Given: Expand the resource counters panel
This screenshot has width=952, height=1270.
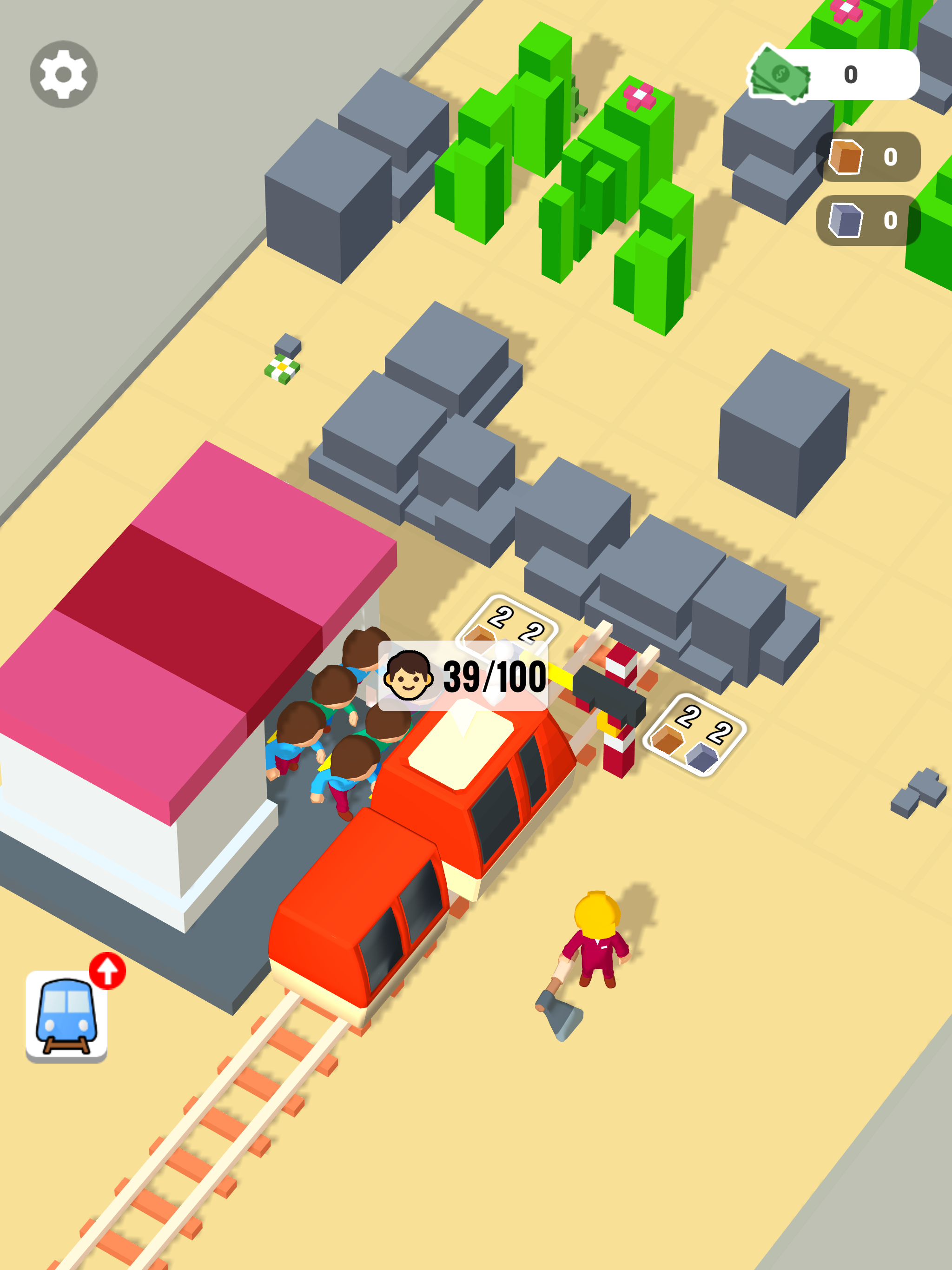Looking at the screenshot, I should click(x=867, y=190).
